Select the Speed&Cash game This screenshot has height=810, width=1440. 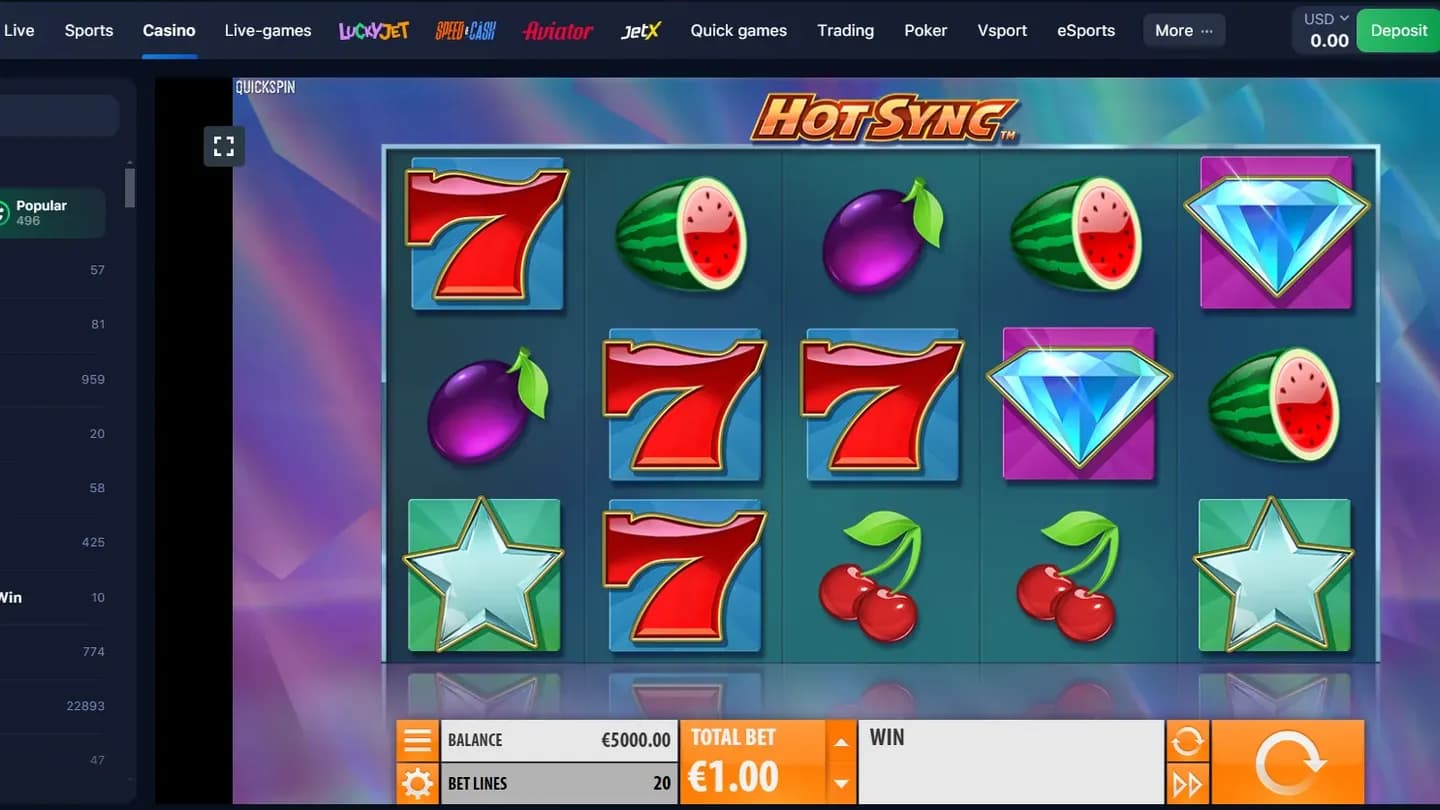465,30
